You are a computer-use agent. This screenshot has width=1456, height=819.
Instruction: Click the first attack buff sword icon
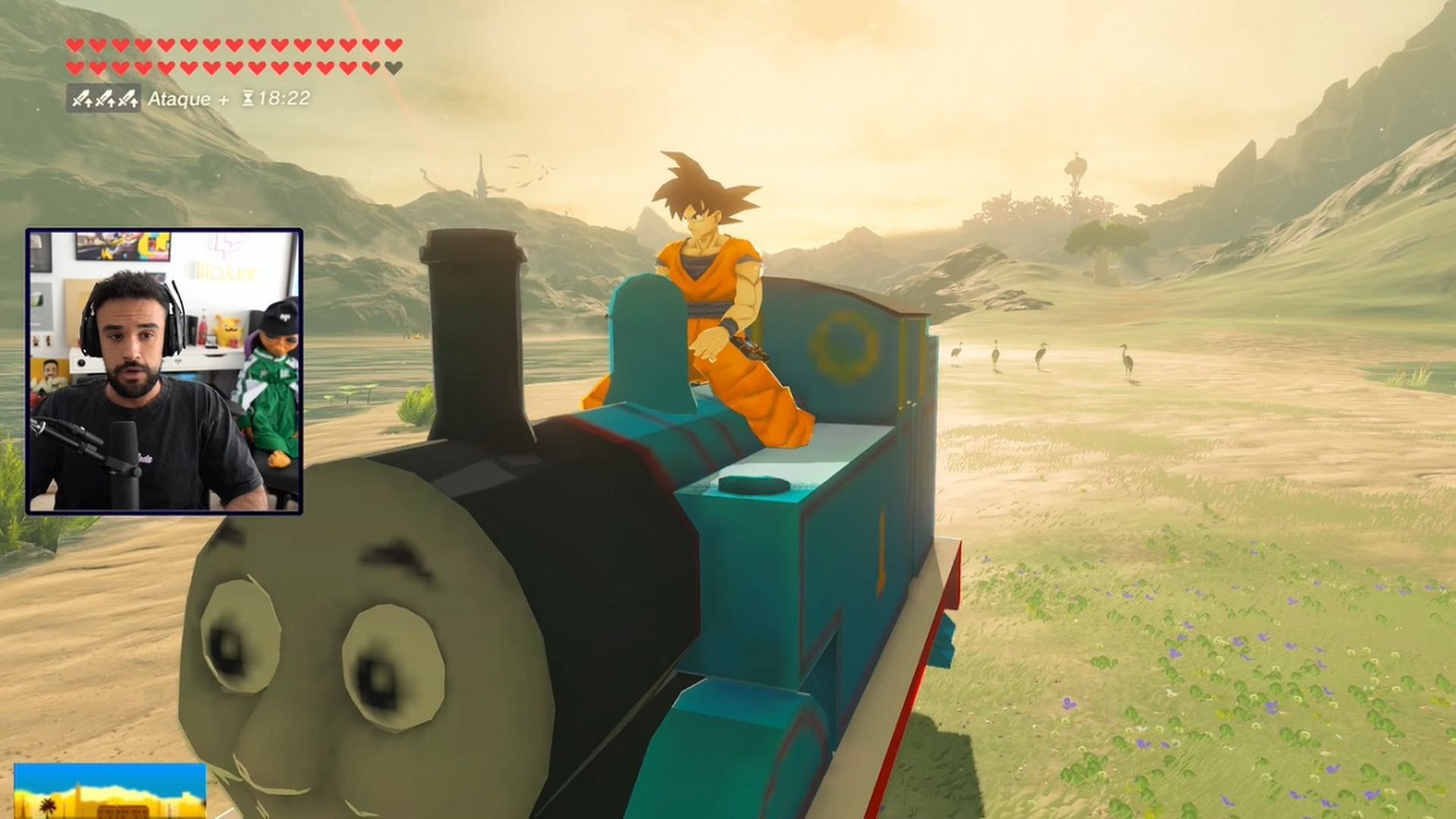coord(83,98)
